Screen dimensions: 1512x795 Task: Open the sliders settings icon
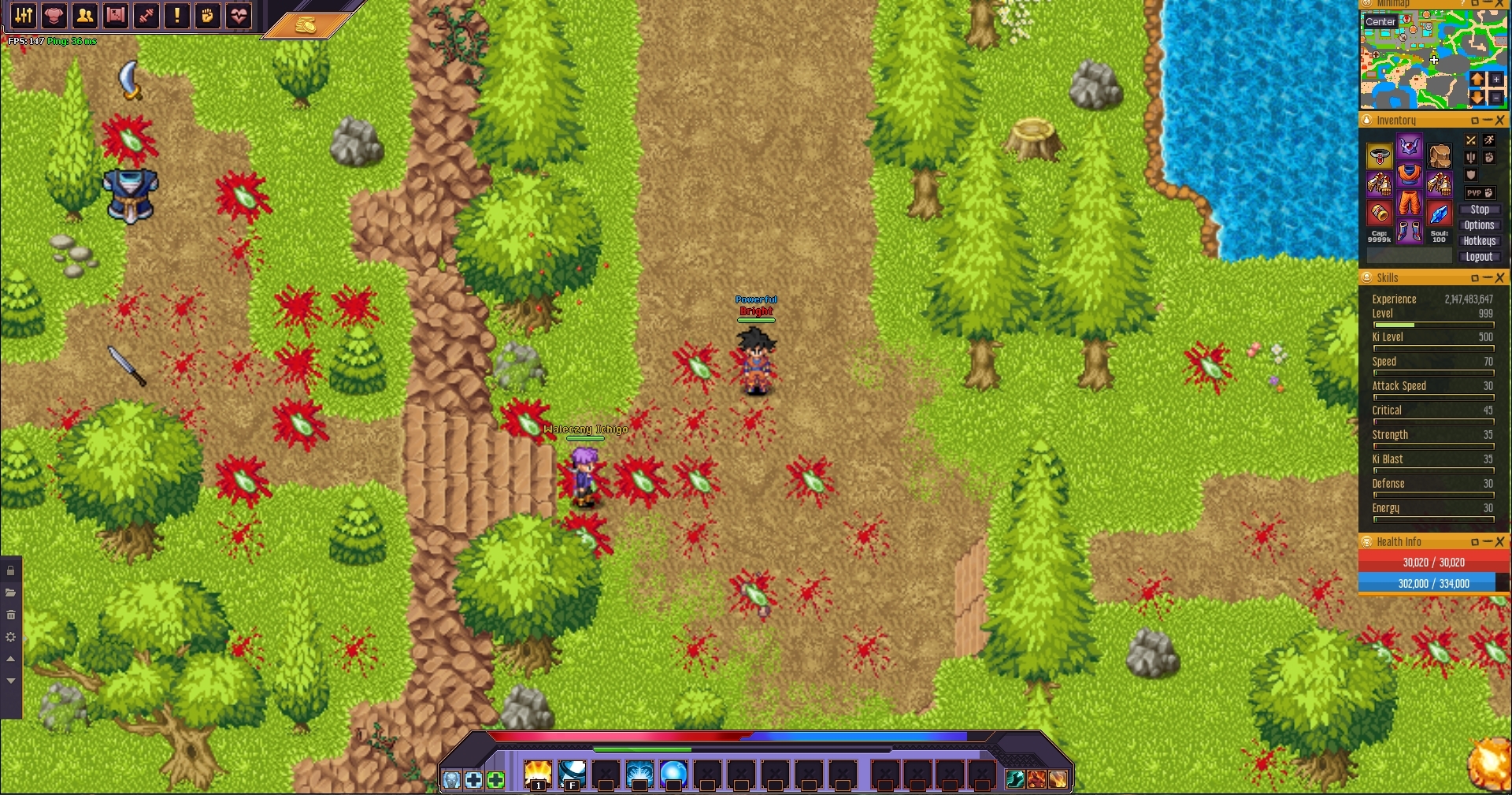coord(24,15)
